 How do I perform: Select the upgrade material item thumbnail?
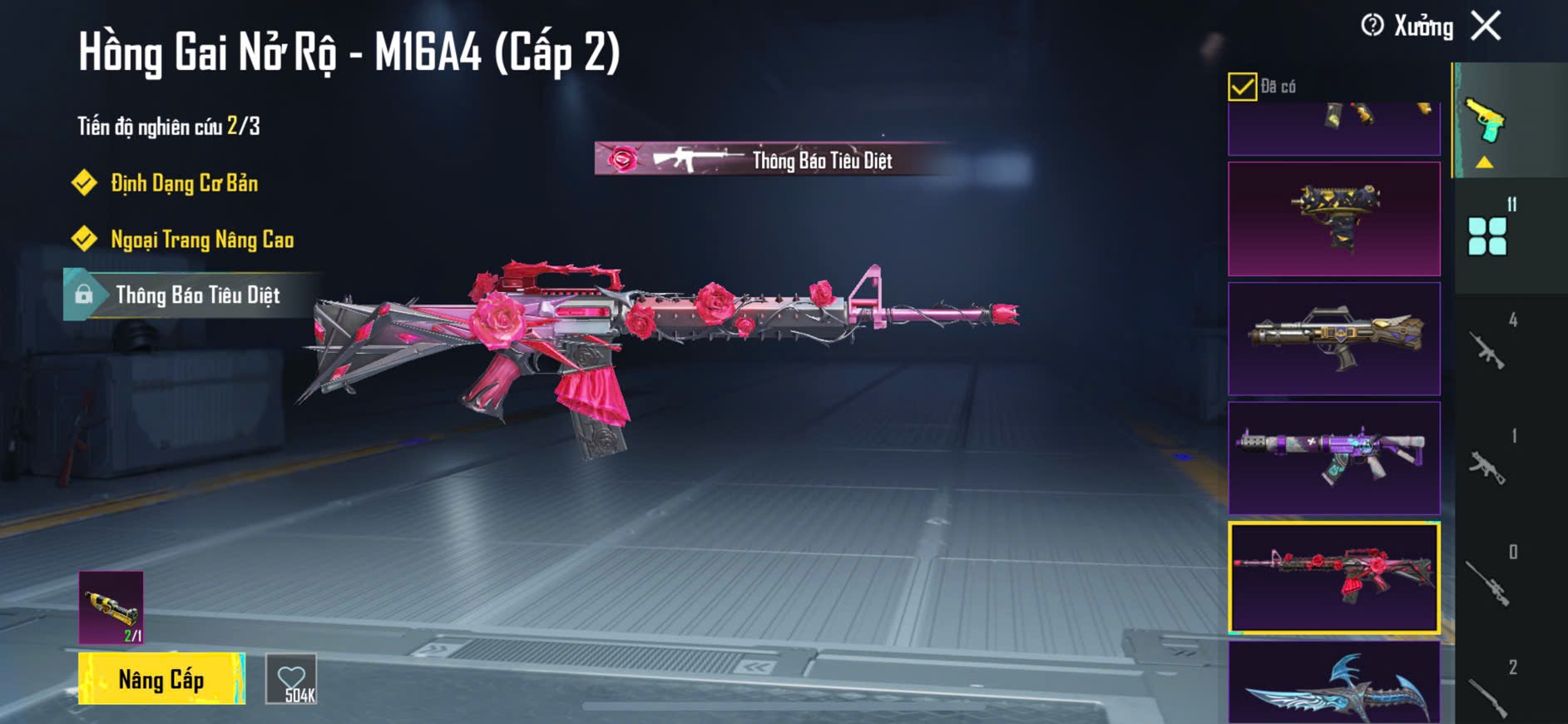click(111, 607)
